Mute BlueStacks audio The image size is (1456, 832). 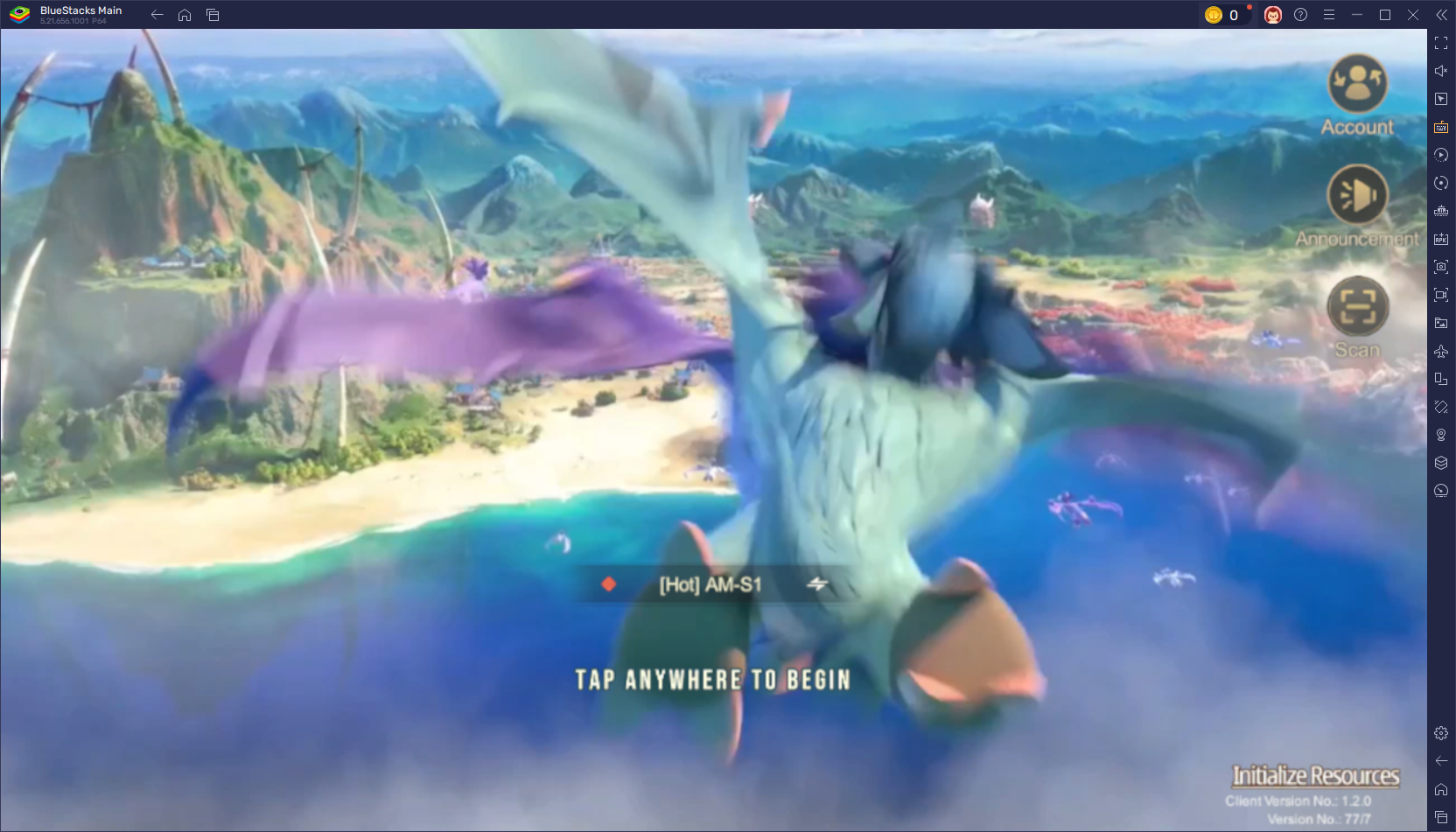point(1441,71)
